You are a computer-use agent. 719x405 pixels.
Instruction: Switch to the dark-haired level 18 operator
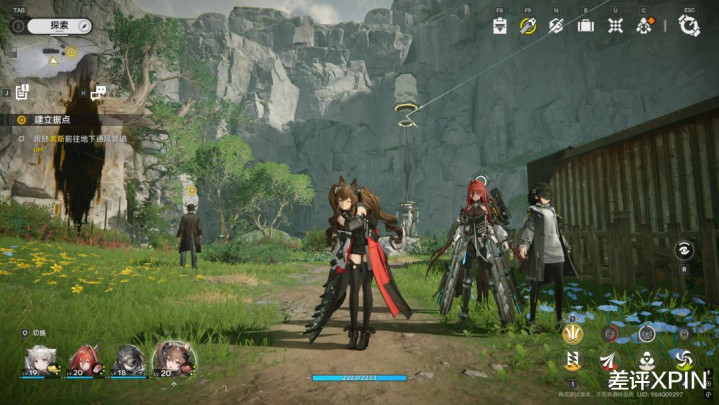[x=129, y=359]
